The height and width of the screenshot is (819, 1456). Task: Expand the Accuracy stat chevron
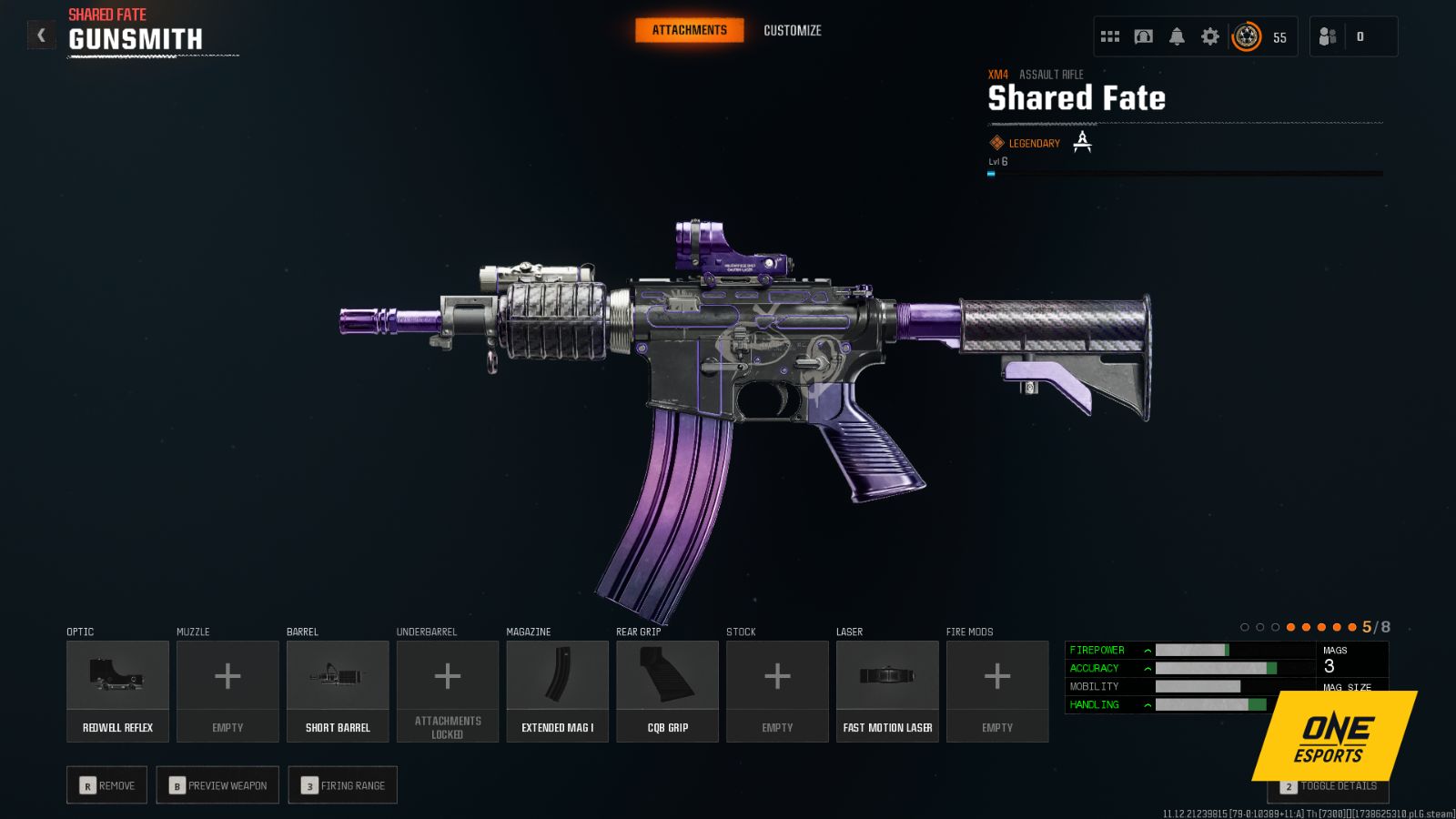tap(1146, 667)
